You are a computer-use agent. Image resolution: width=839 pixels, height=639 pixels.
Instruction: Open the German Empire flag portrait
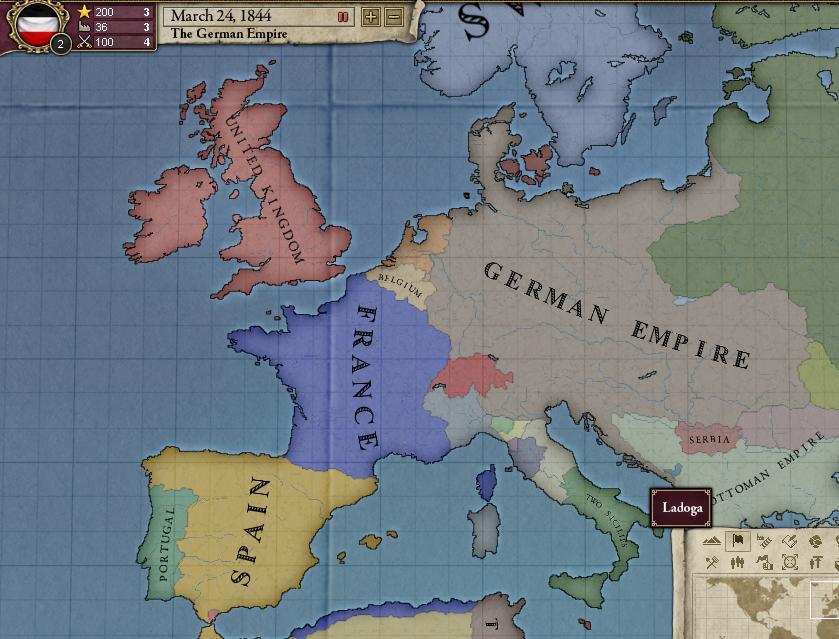tap(38, 24)
